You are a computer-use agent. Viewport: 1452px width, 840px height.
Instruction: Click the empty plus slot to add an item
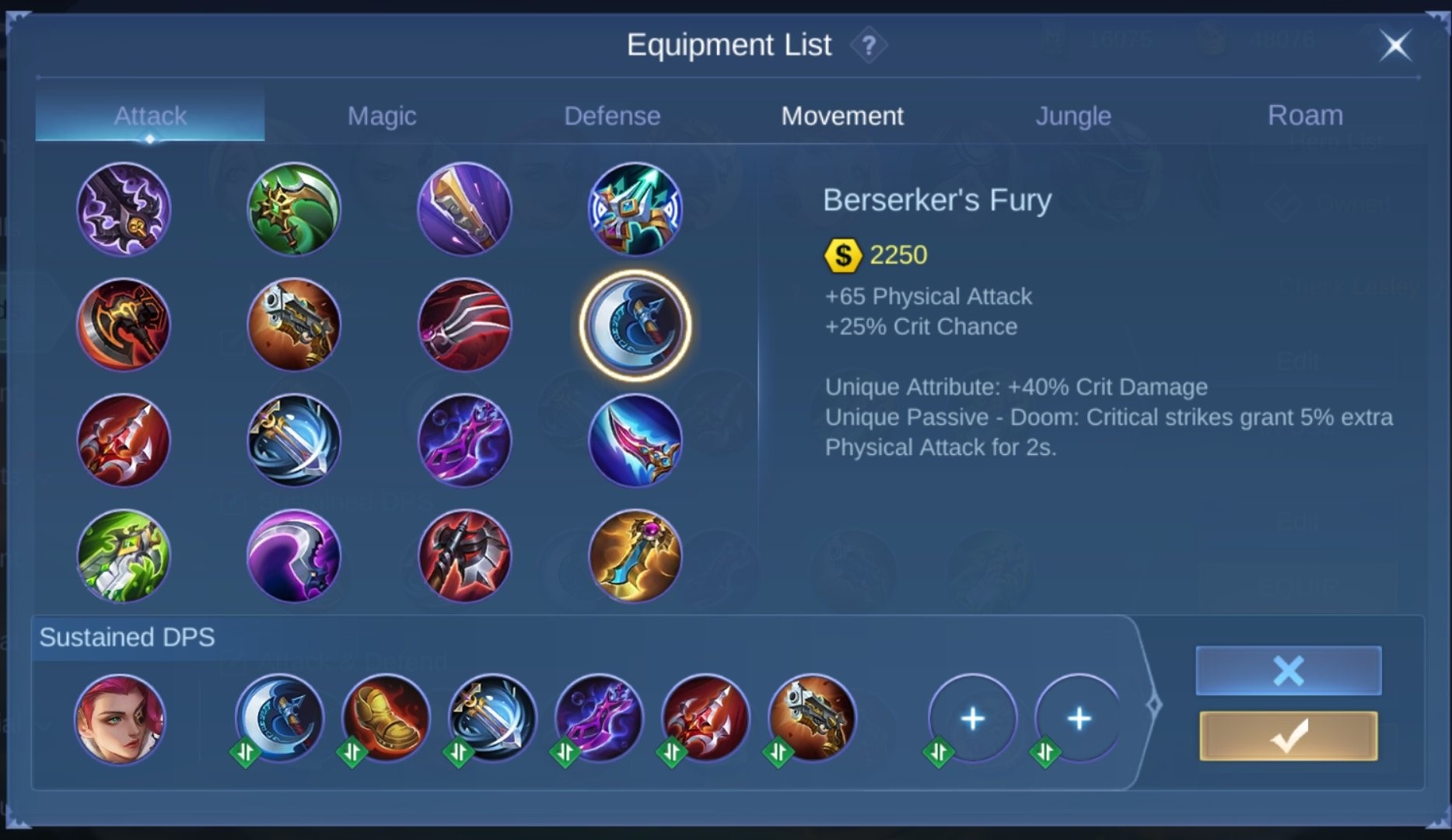pos(972,719)
